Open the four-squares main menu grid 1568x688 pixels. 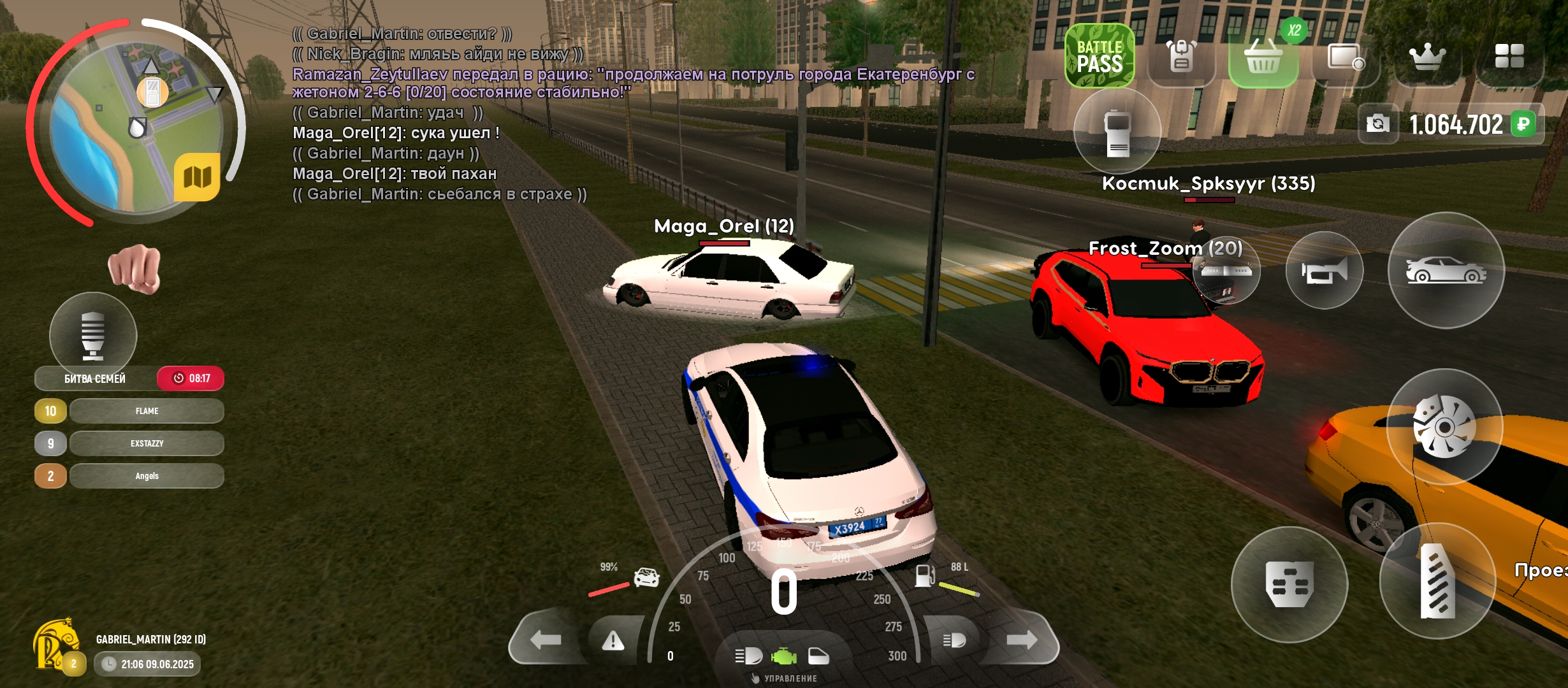(1509, 56)
